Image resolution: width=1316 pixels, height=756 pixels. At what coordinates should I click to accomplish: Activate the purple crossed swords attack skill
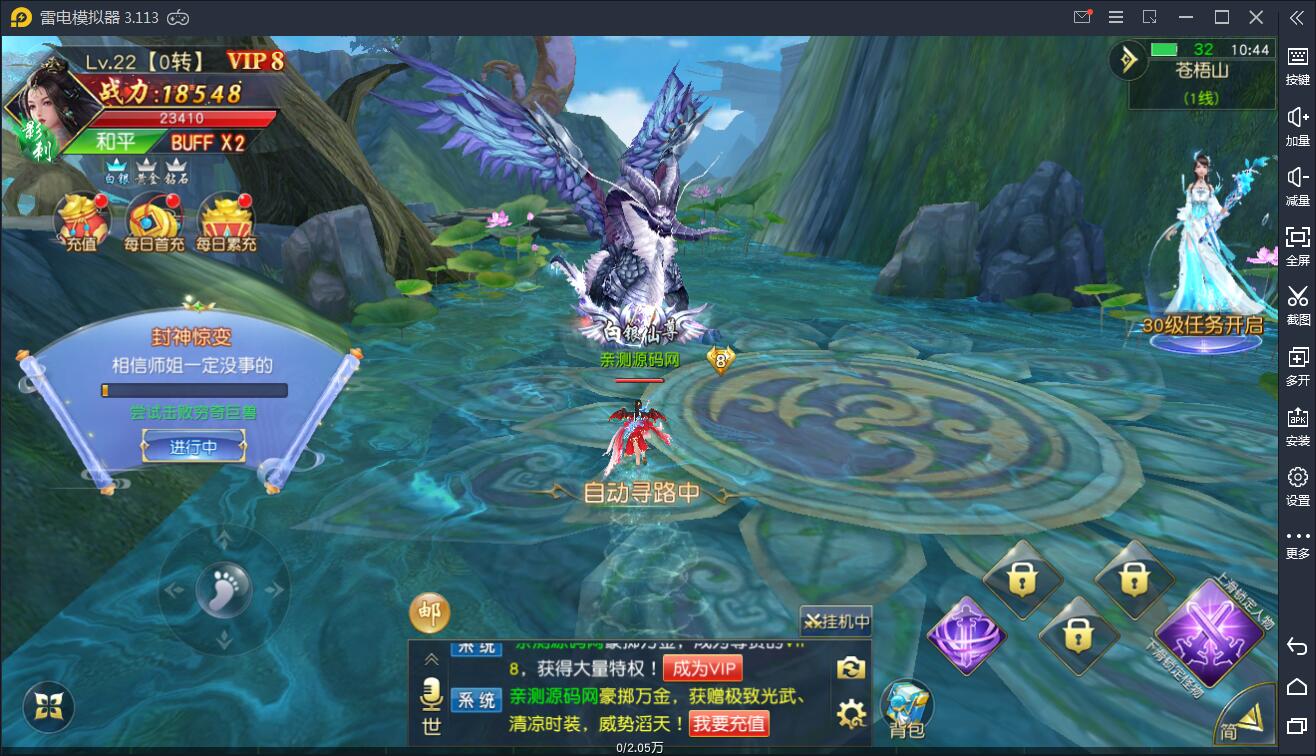(x=1210, y=632)
